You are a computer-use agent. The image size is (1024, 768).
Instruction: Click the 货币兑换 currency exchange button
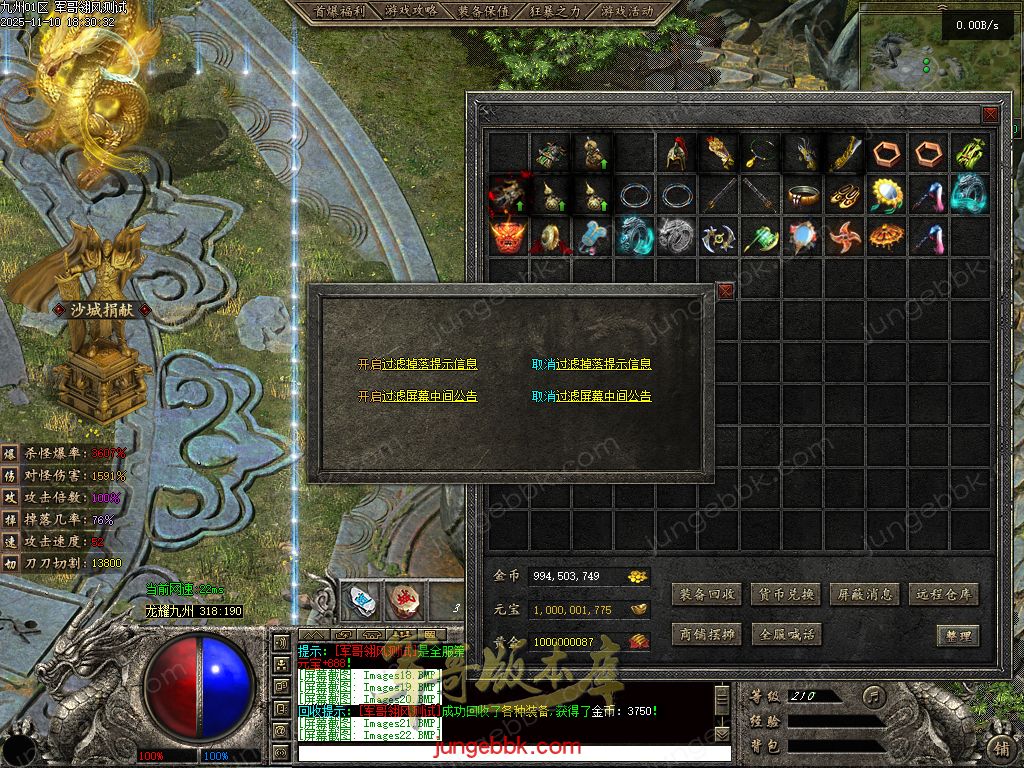pos(786,594)
